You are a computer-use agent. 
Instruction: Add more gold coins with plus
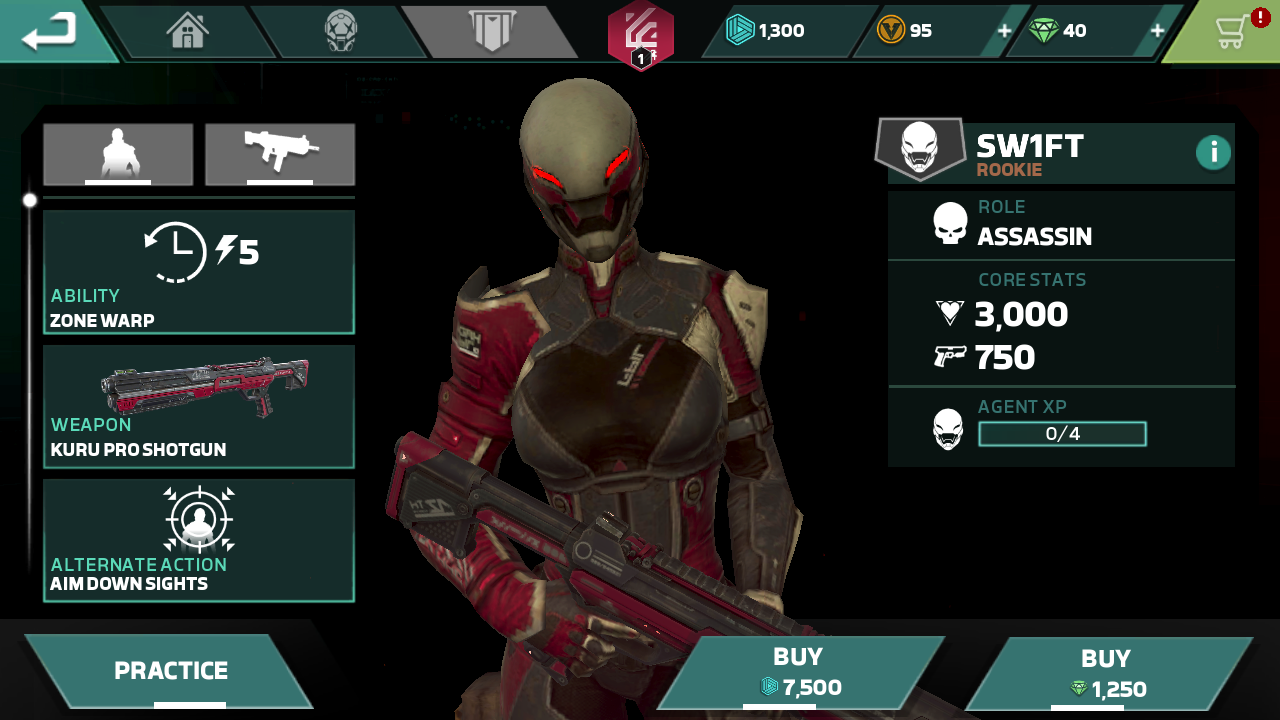[x=1004, y=31]
